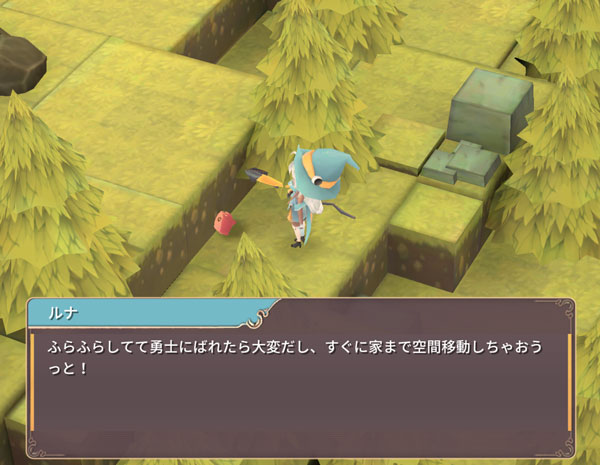Image resolution: width=600 pixels, height=465 pixels.
Task: Advance ルナ's dialogue text box
Action: [300, 390]
